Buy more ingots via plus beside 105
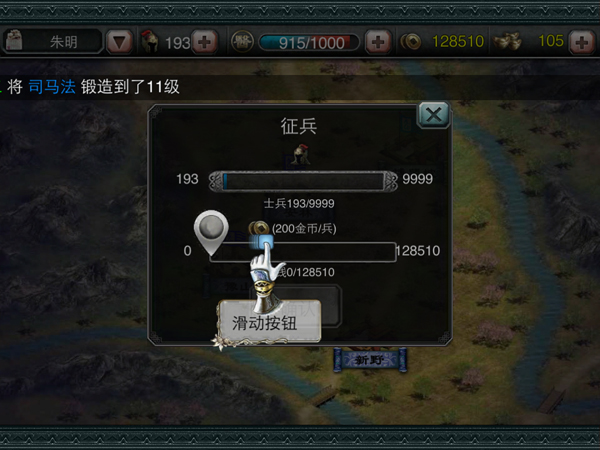The height and width of the screenshot is (450, 600). [581, 42]
